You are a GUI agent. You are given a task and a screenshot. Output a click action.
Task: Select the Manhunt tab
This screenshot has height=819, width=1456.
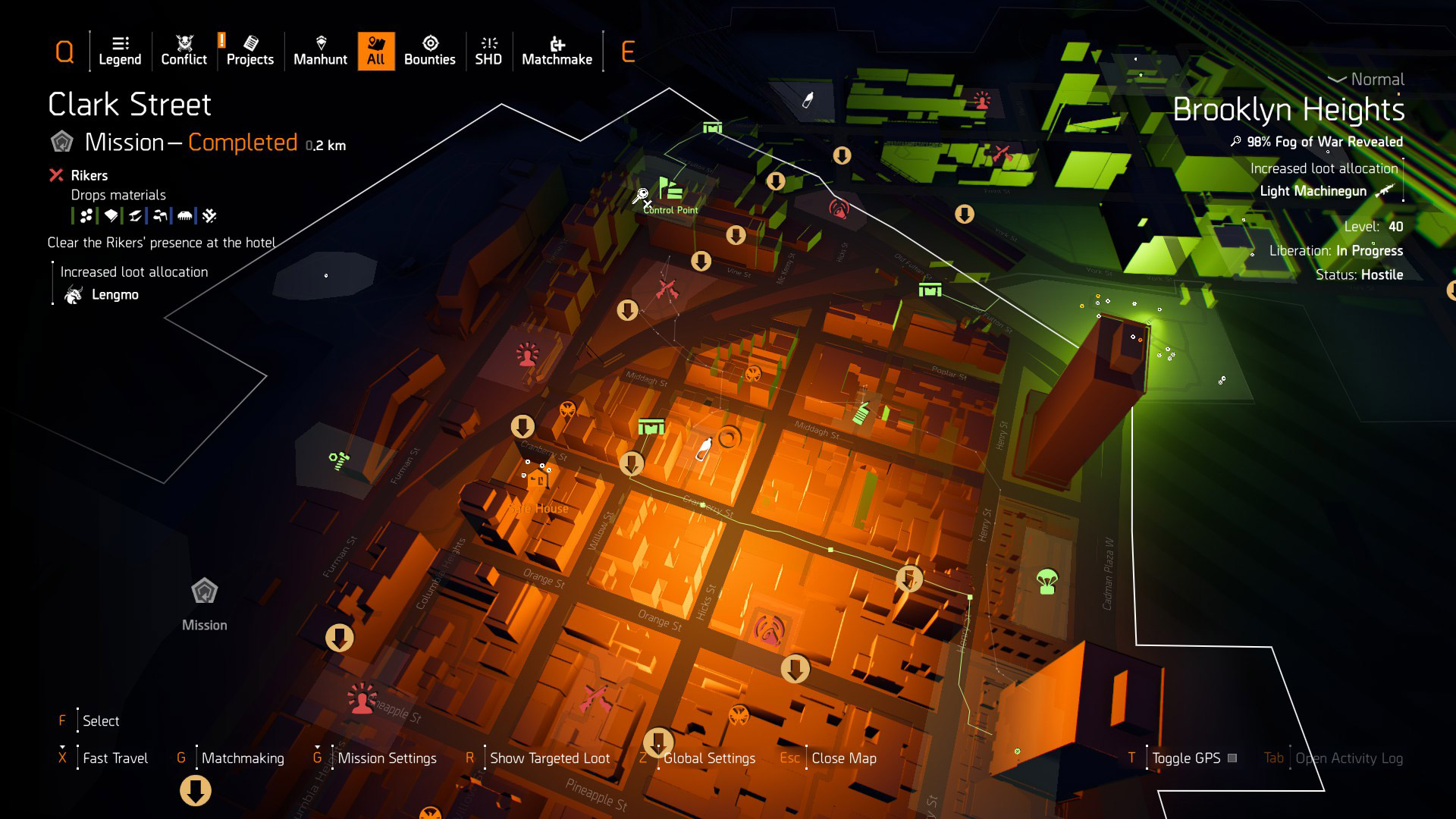coord(320,51)
